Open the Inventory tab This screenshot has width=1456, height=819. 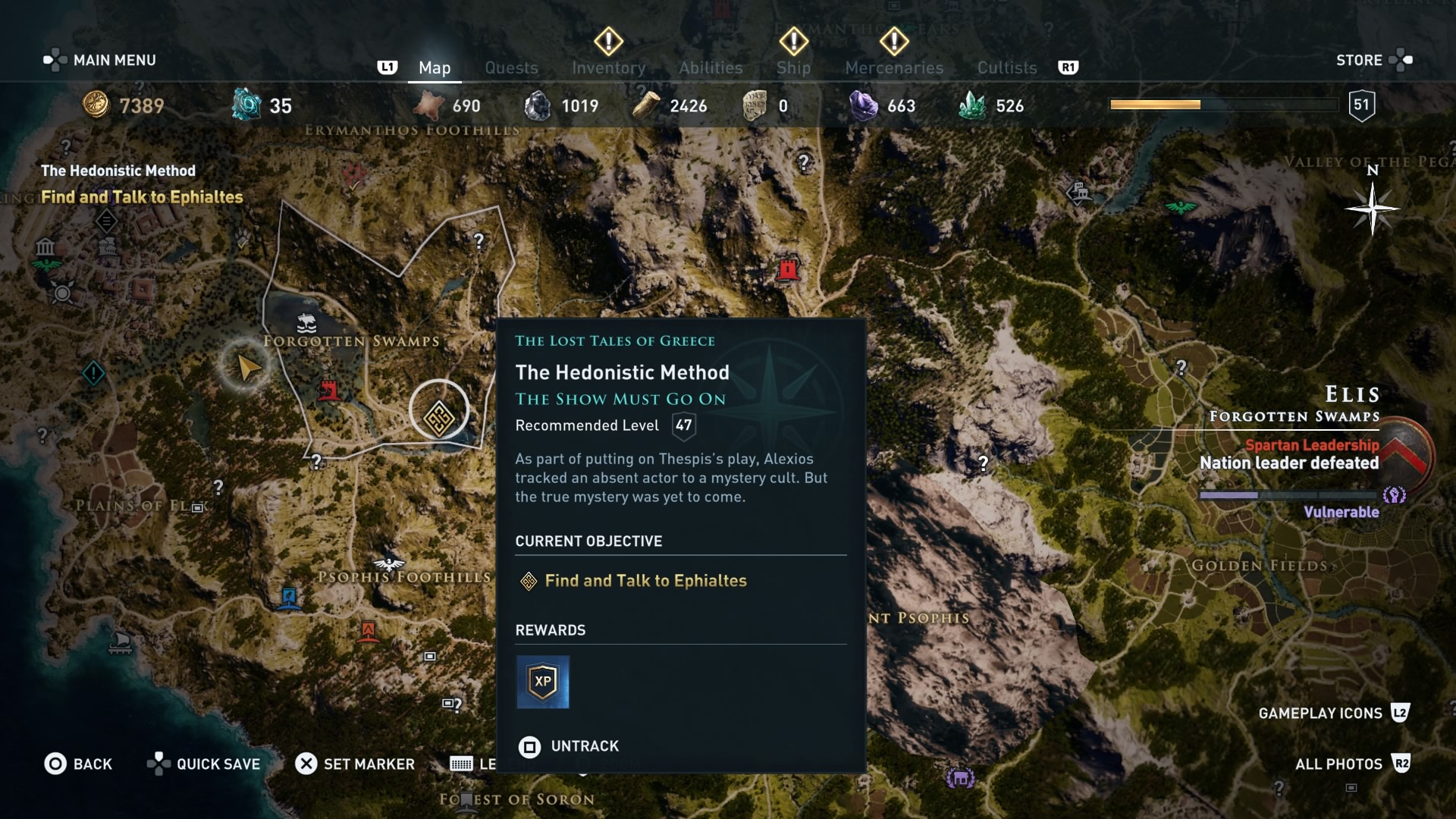click(608, 67)
